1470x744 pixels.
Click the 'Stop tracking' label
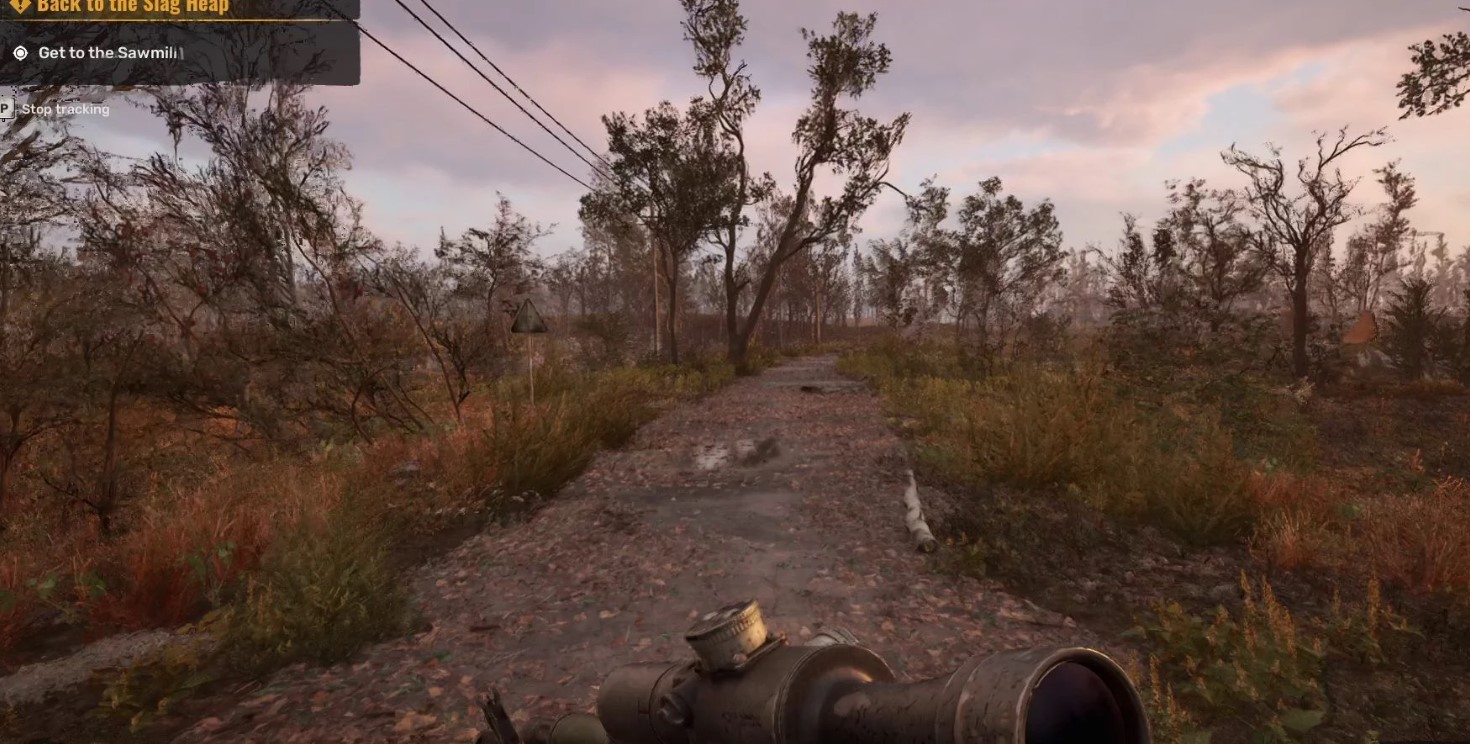coord(65,109)
